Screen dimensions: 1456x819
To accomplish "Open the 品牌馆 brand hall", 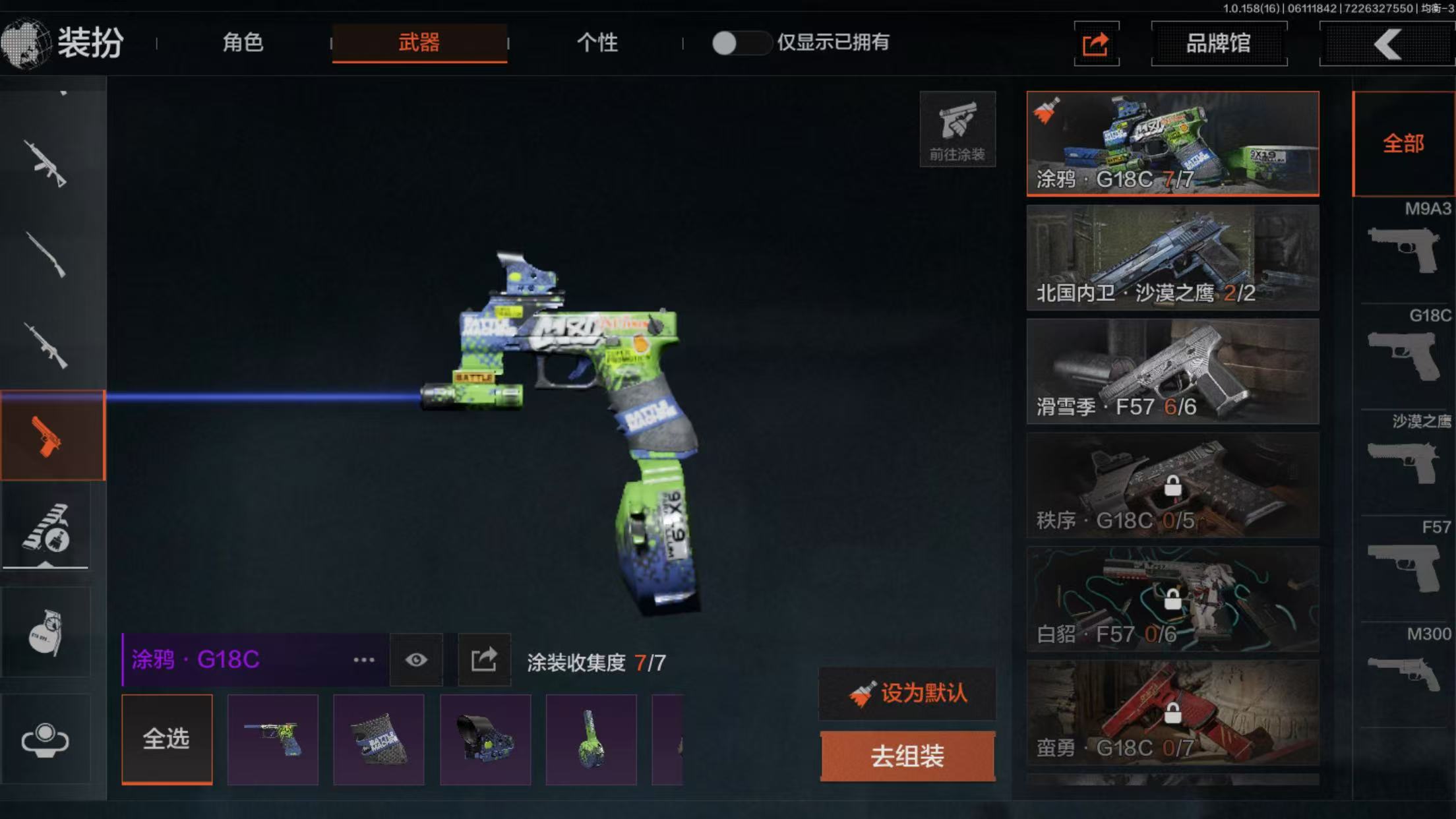I will point(1218,44).
